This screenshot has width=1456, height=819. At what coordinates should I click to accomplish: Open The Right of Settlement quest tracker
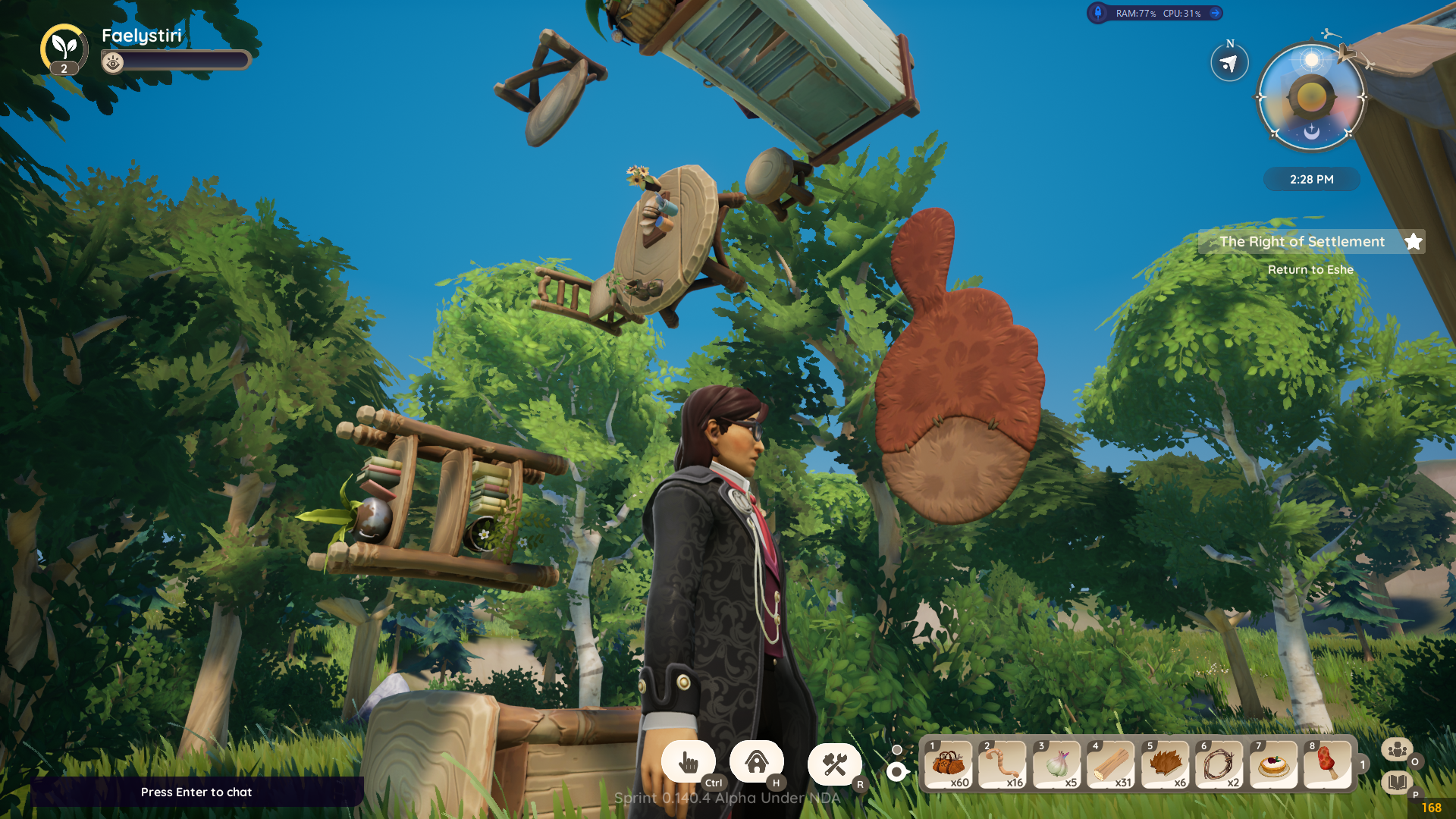pyautogui.click(x=1301, y=242)
